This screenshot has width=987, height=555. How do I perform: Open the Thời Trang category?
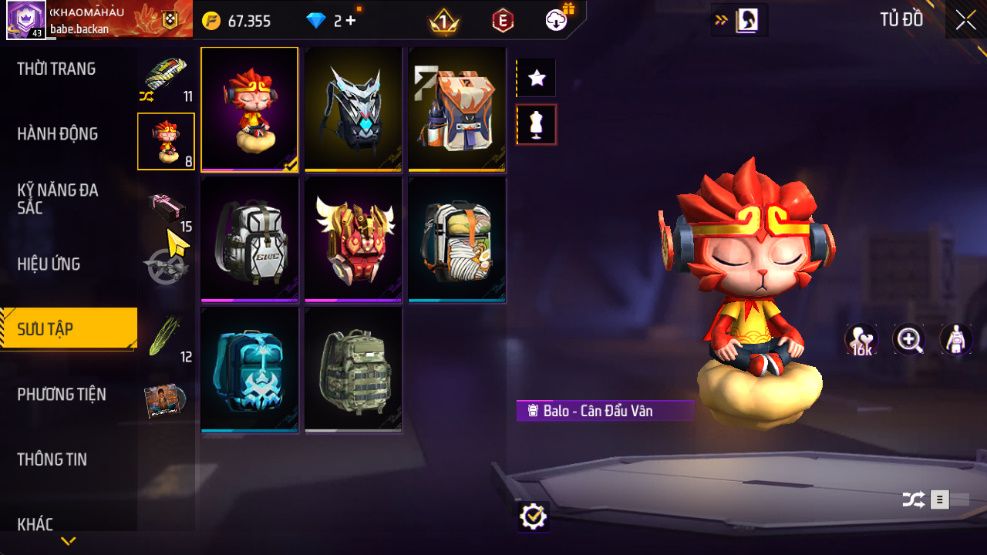(x=57, y=69)
